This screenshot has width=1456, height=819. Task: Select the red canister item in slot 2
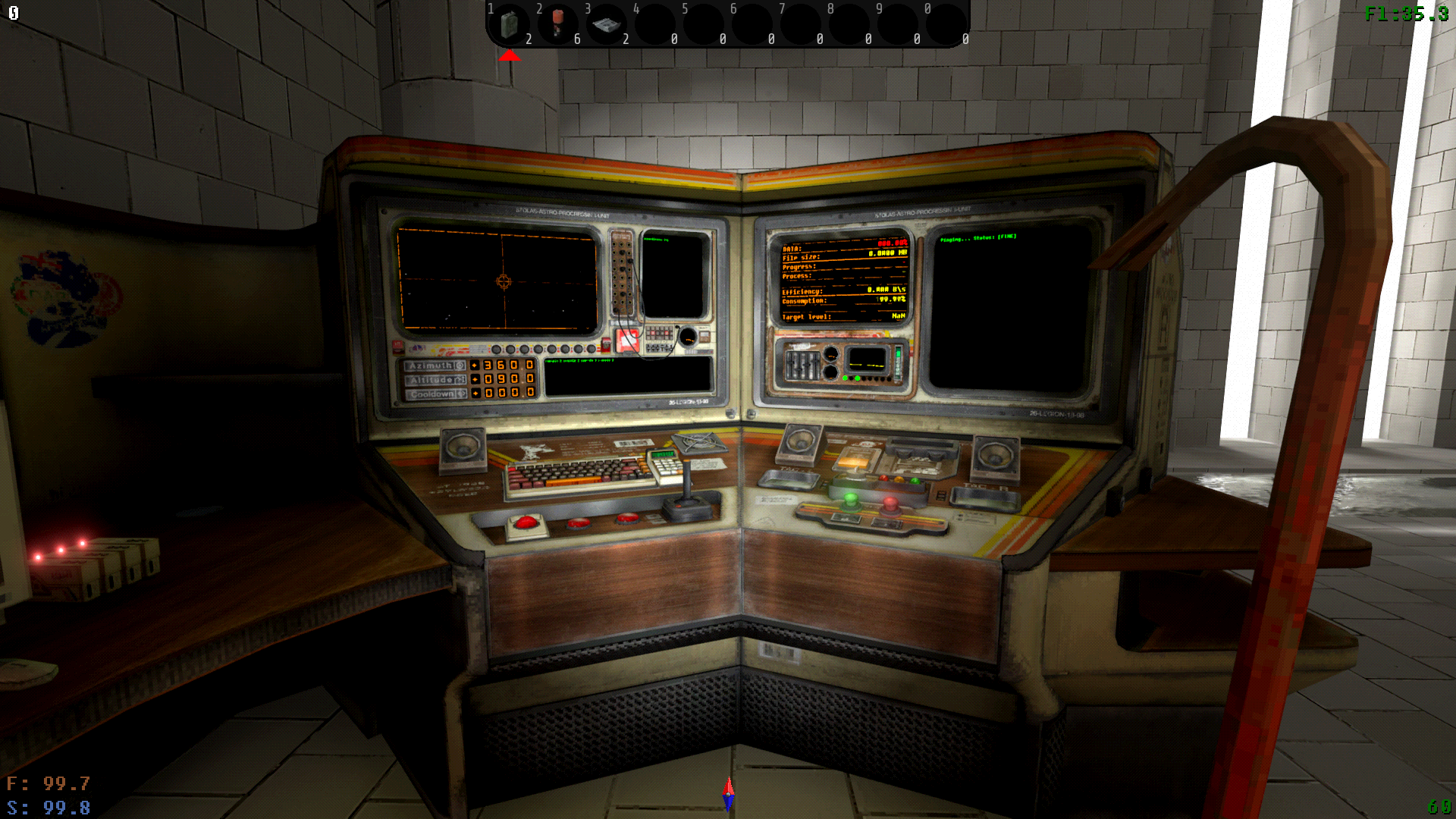coord(558,23)
